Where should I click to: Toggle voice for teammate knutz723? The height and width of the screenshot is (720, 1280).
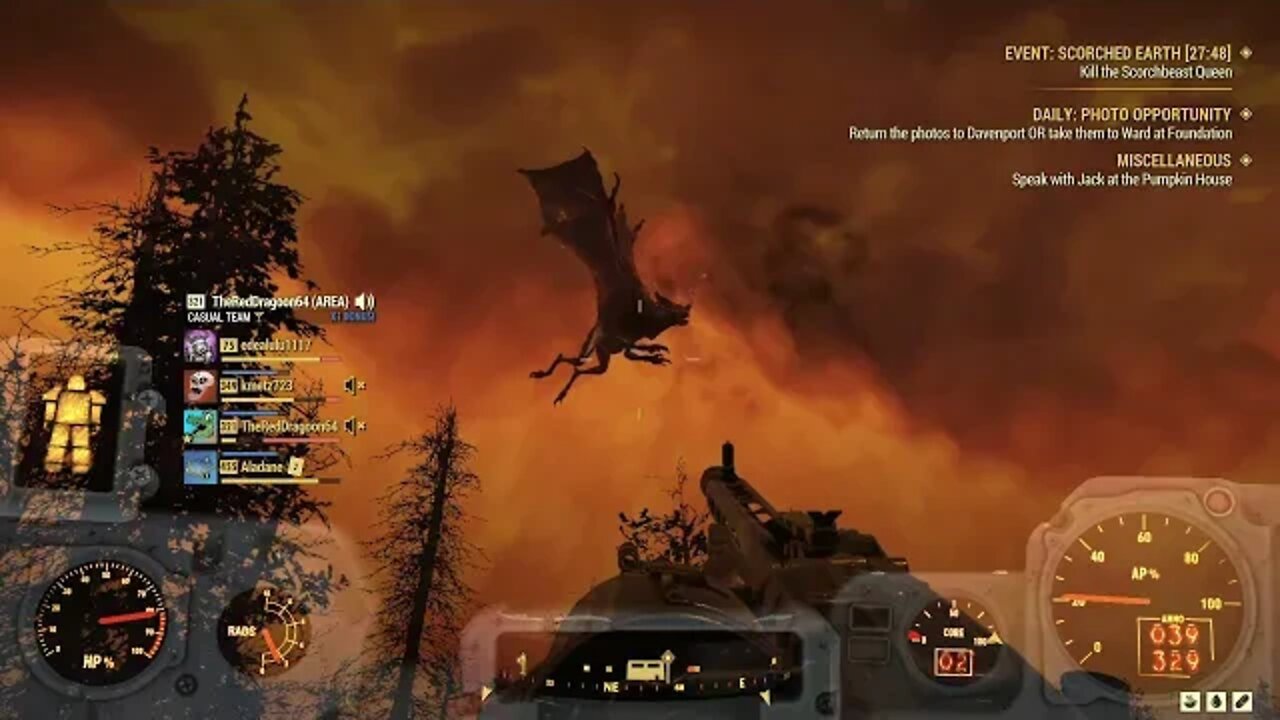(351, 386)
